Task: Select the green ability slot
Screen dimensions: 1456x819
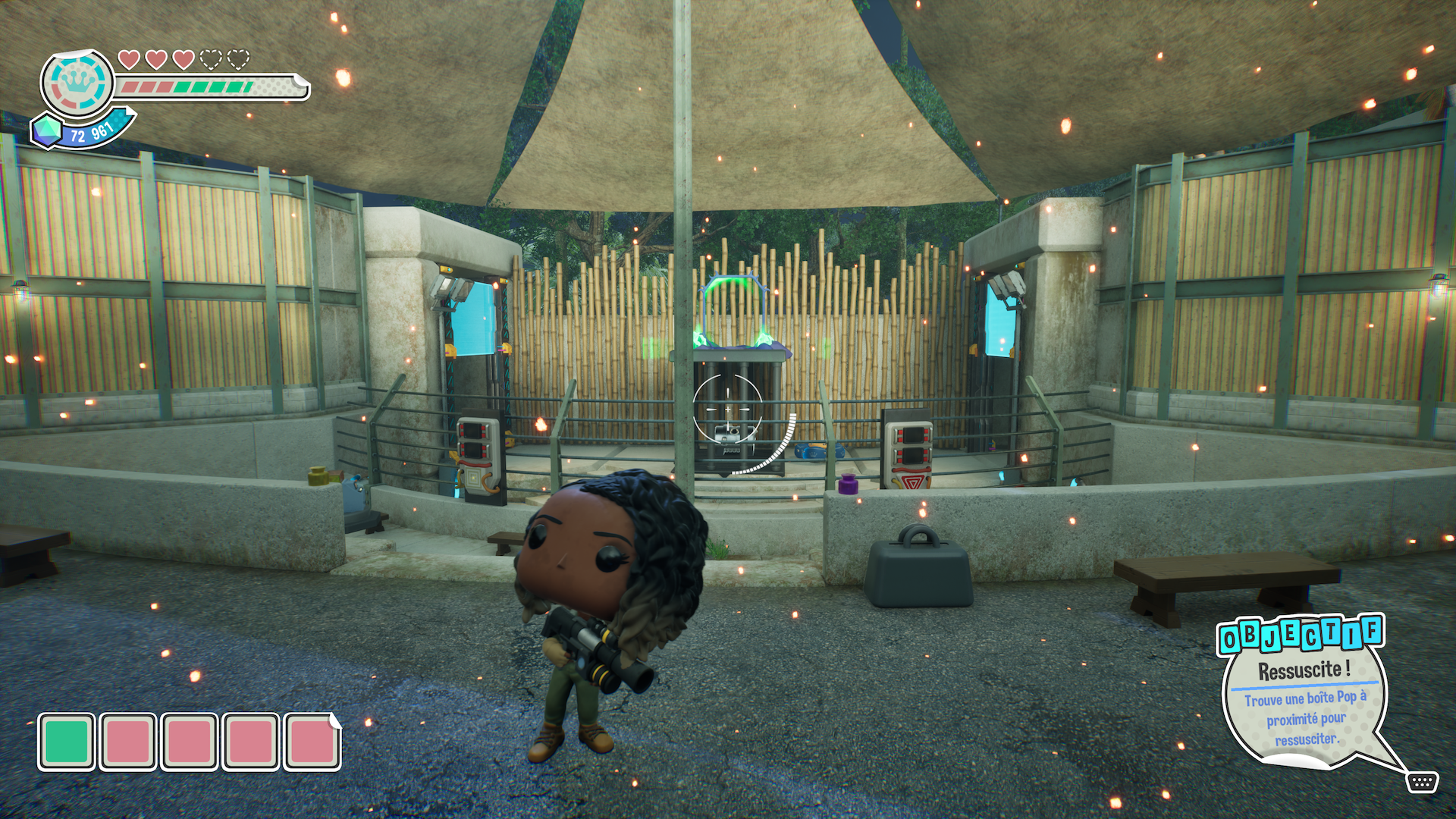Action: [67, 741]
